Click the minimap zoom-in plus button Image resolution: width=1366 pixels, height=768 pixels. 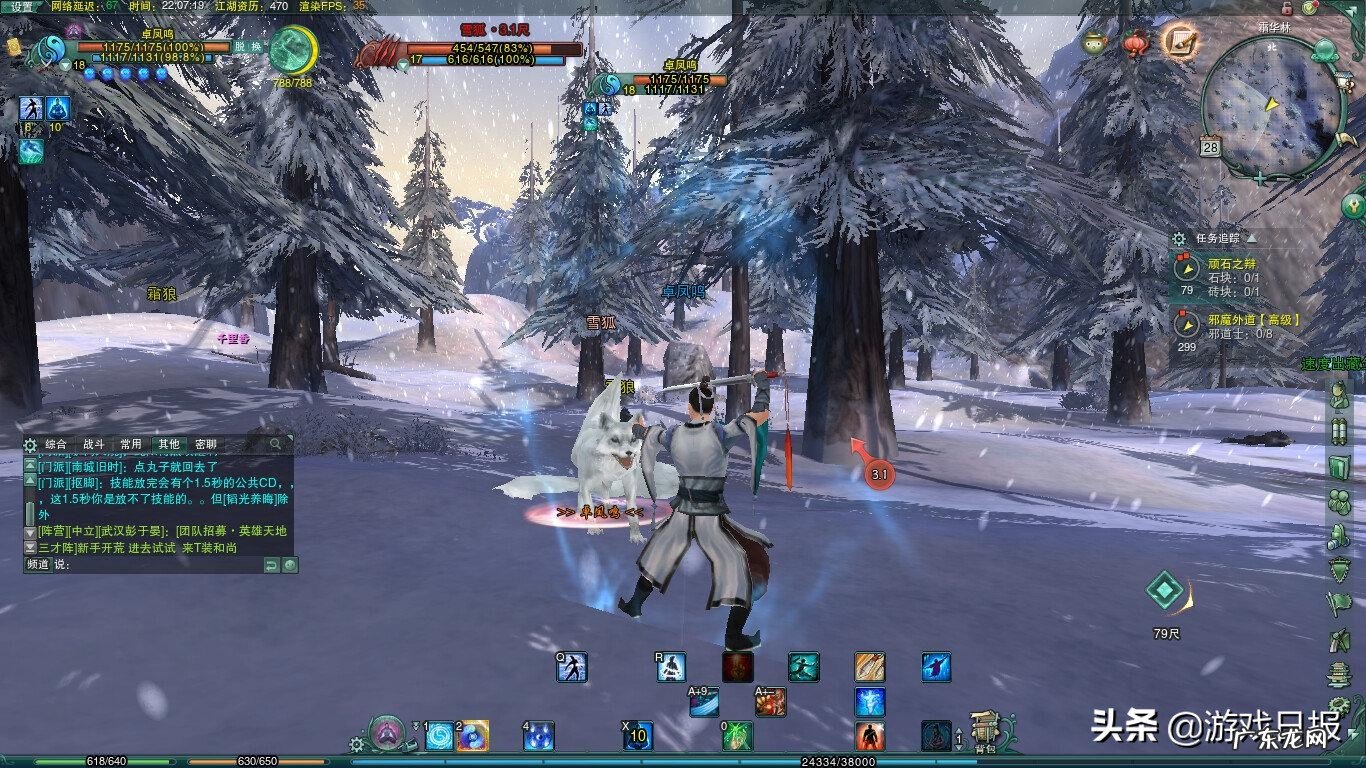1259,179
